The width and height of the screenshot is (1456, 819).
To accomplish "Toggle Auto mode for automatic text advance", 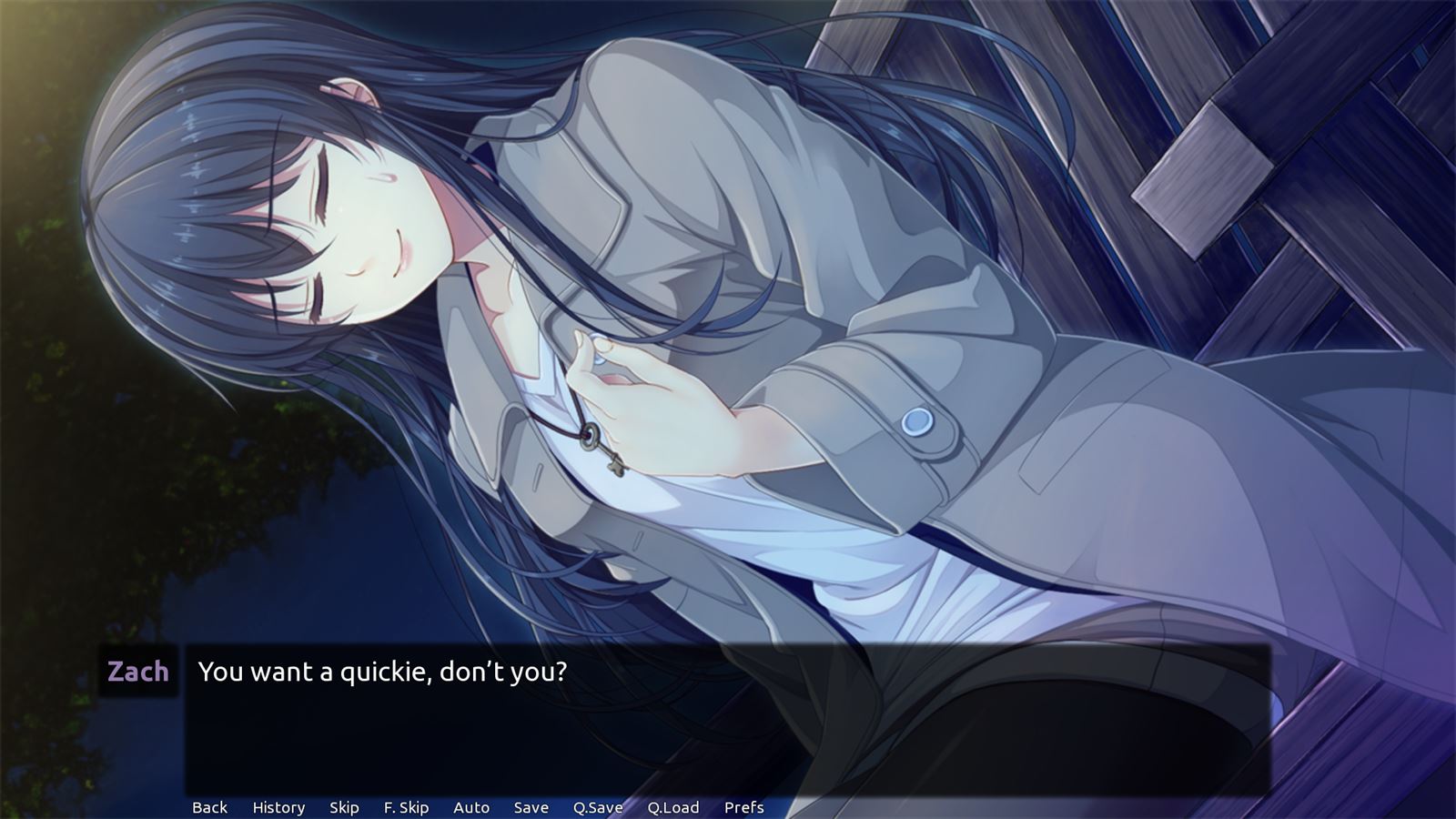I will coord(470,807).
